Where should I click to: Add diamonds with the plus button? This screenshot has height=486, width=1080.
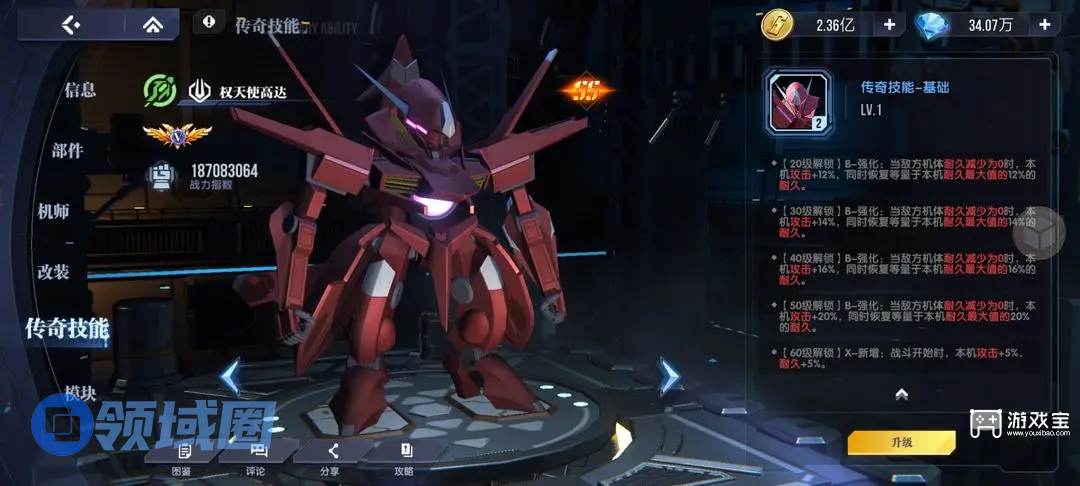pyautogui.click(x=1045, y=25)
